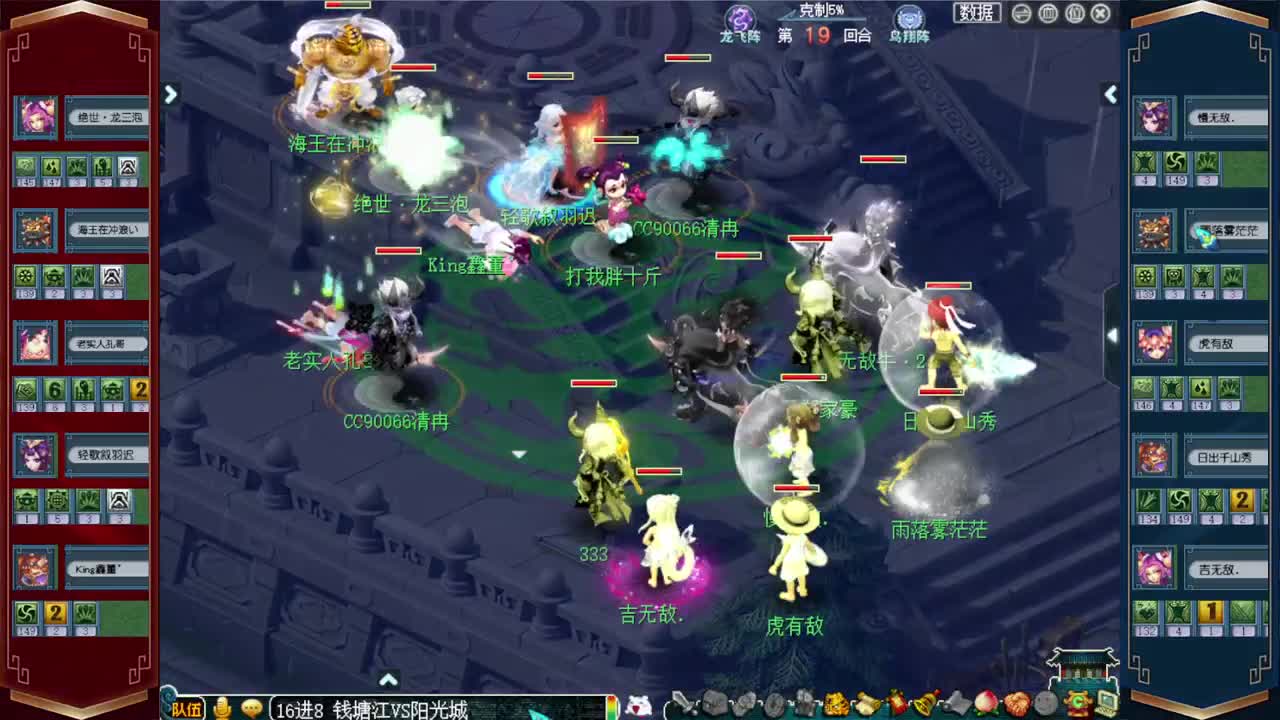Click the computer icon at bottom right toolbar
The height and width of the screenshot is (720, 1280).
[x=1107, y=703]
